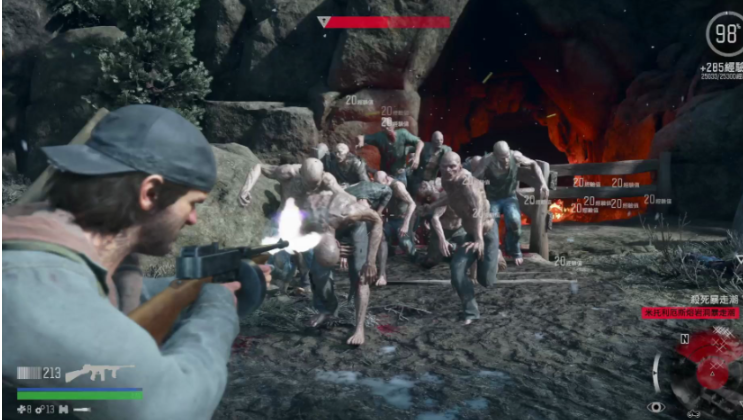This screenshot has height=420, width=743.
Task: Click the eye visibility icon beside the minimap
Action: click(x=656, y=407)
